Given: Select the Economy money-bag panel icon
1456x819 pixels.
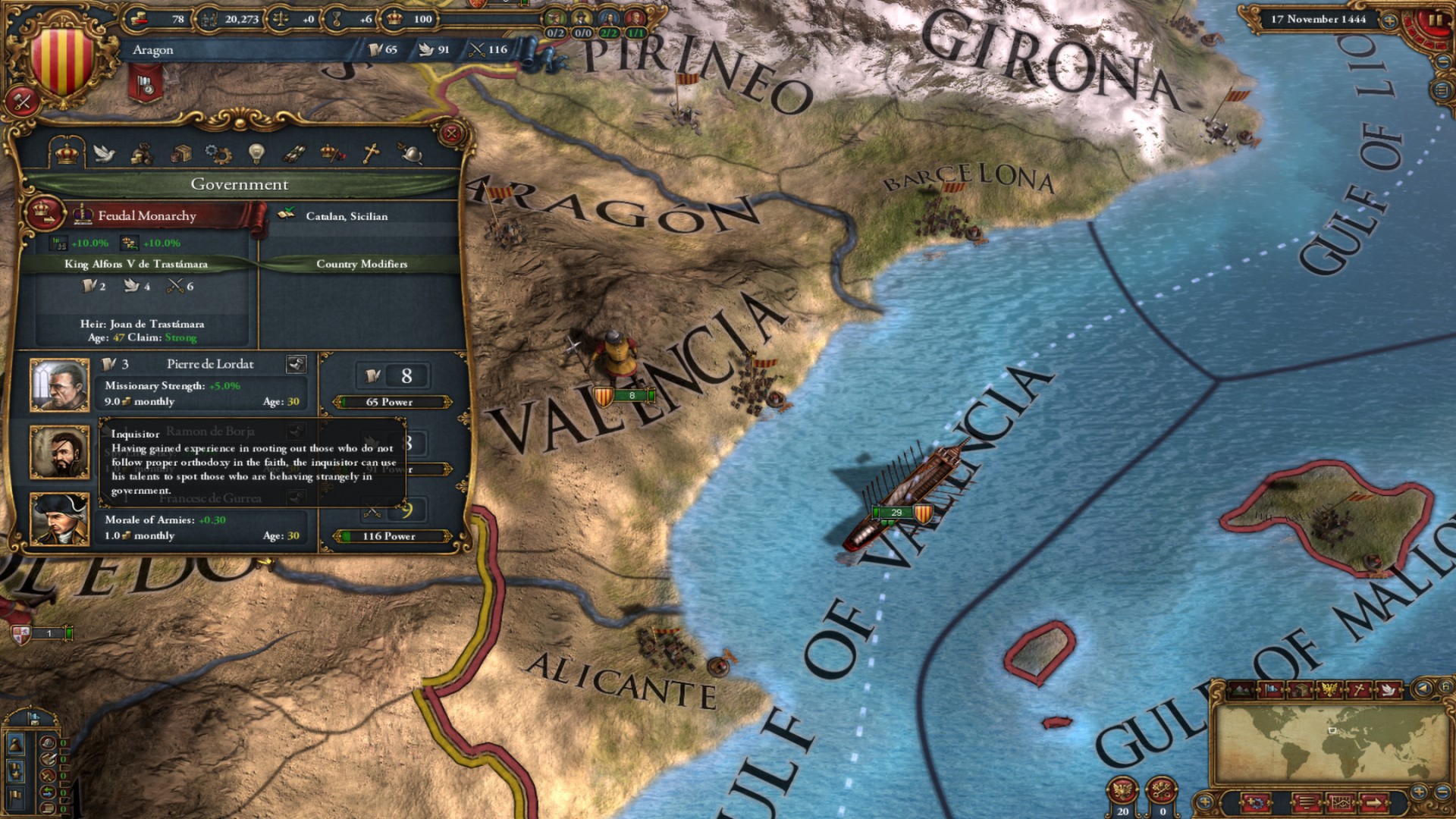Looking at the screenshot, I should [140, 155].
